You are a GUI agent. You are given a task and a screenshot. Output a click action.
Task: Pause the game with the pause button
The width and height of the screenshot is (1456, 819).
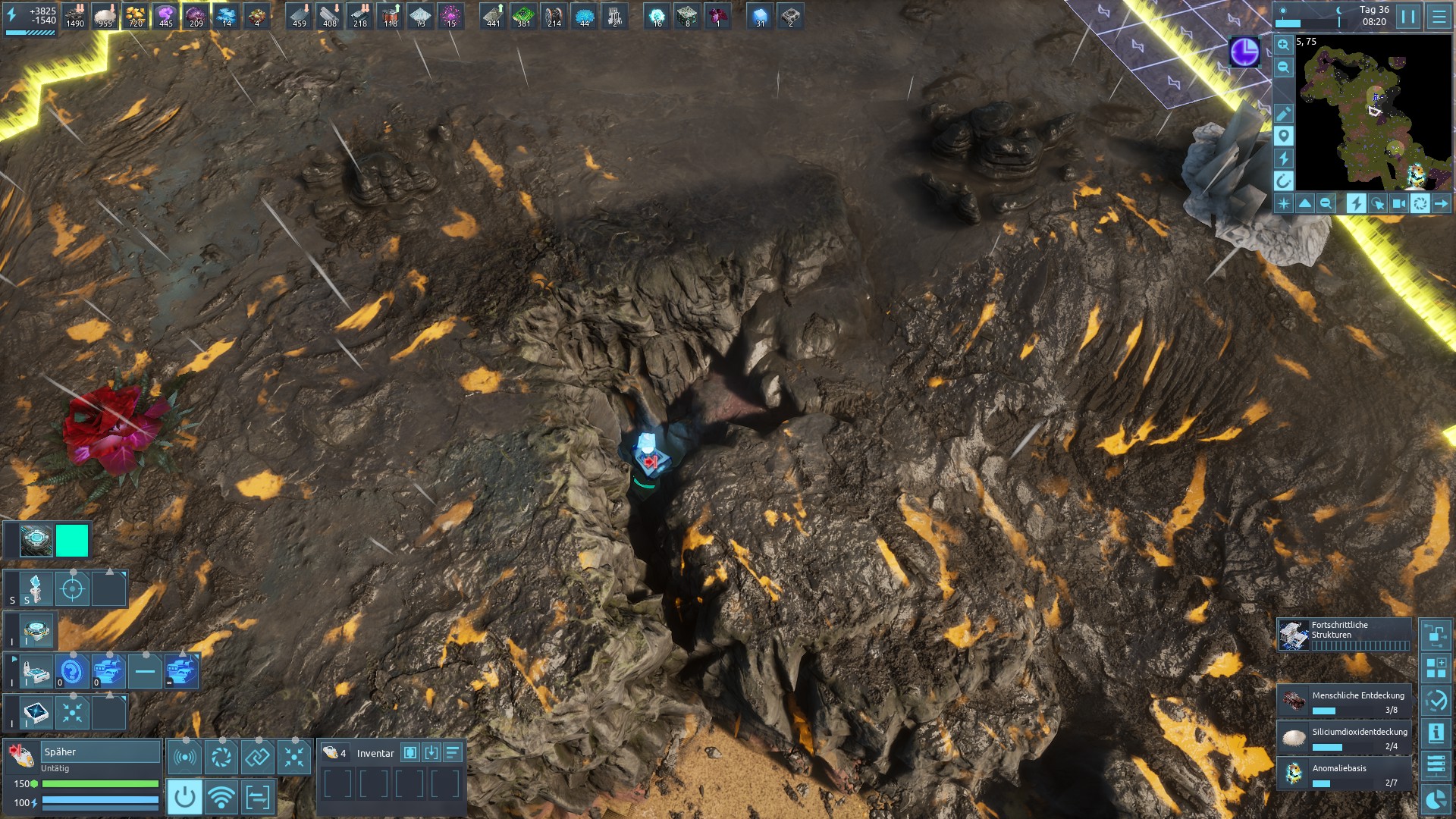[x=1408, y=17]
